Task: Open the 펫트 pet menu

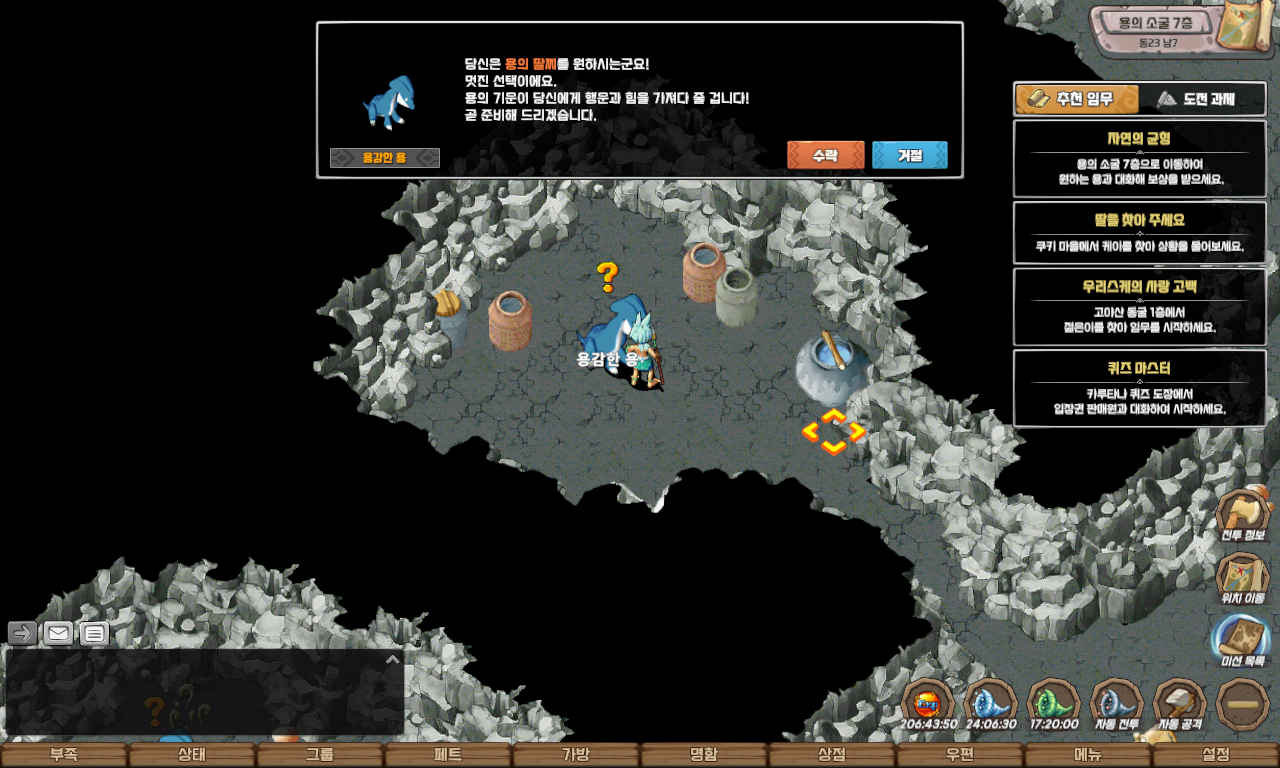Action: click(x=448, y=755)
